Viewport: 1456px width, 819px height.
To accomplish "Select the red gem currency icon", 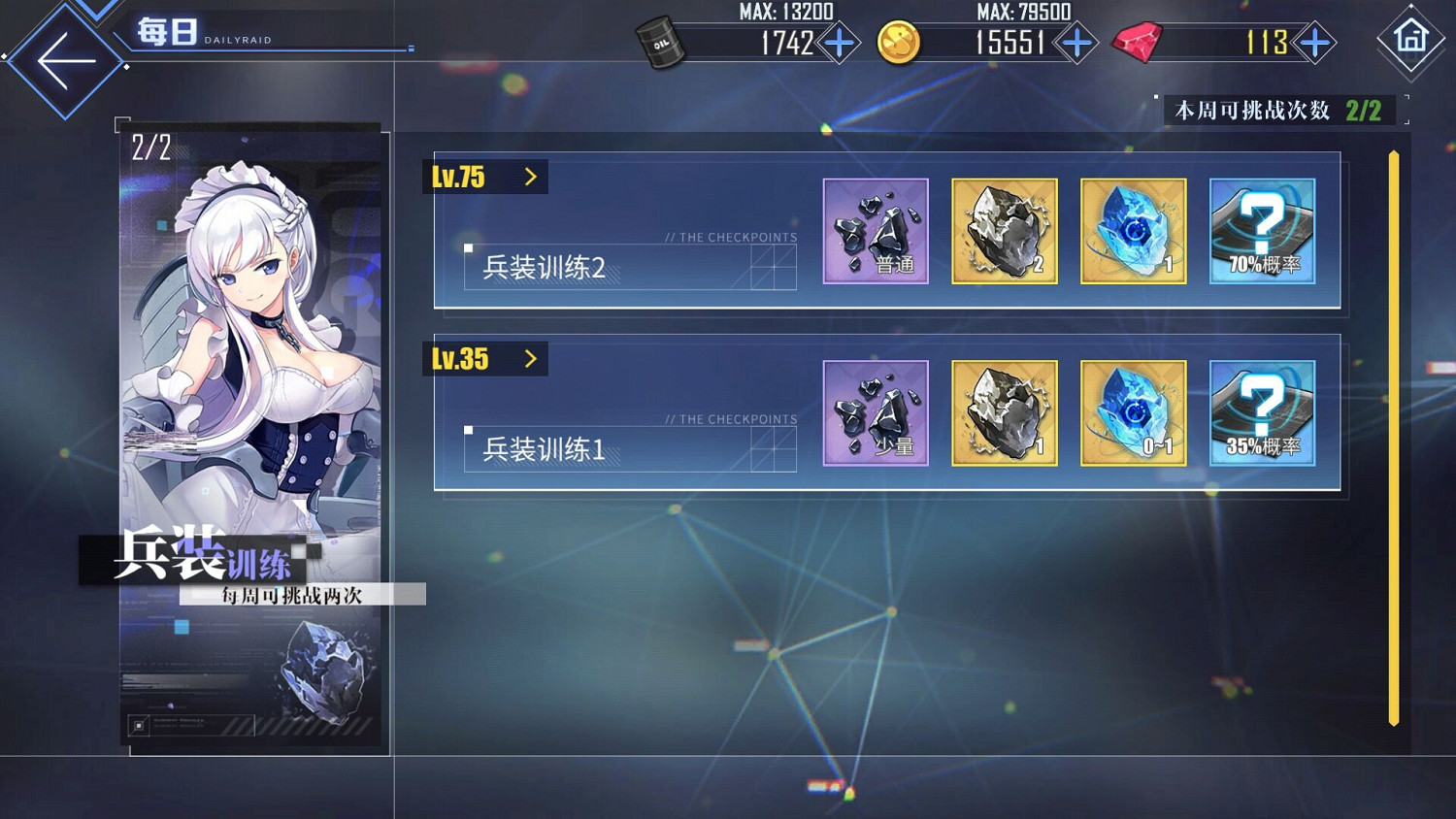I will pos(1138,43).
